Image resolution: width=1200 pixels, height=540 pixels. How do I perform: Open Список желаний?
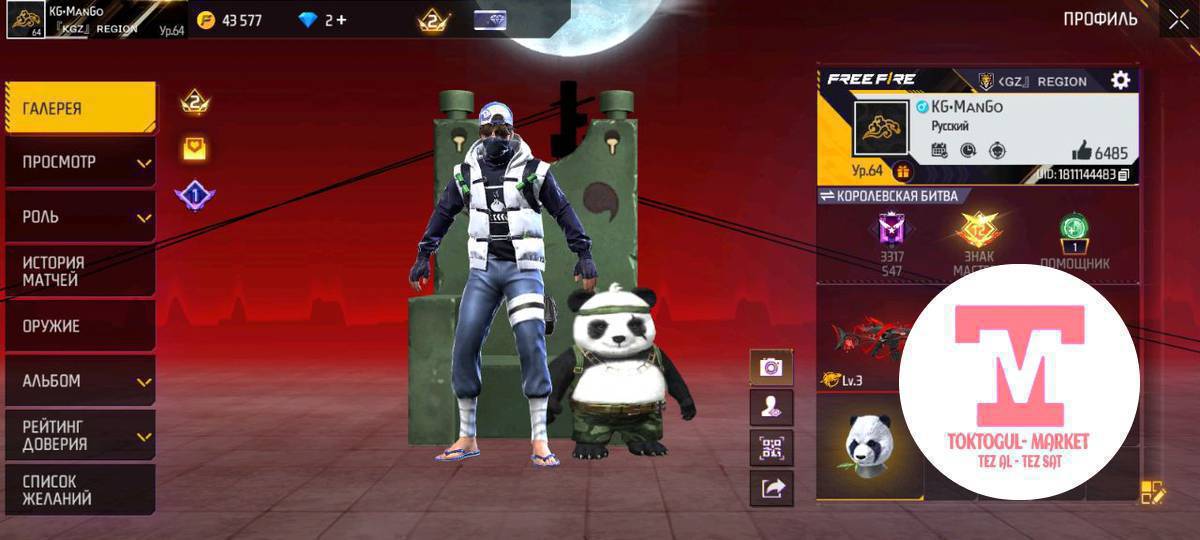click(x=79, y=489)
